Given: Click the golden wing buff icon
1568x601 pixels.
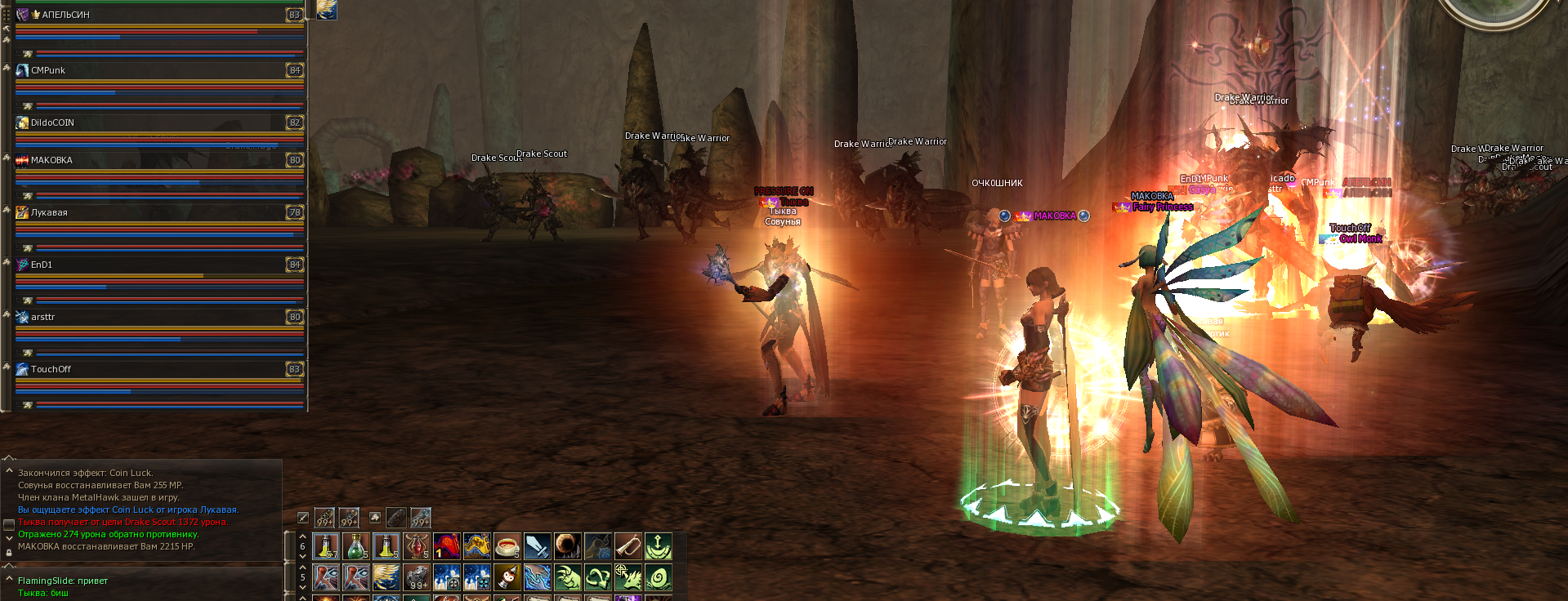Looking at the screenshot, I should tap(327, 9).
